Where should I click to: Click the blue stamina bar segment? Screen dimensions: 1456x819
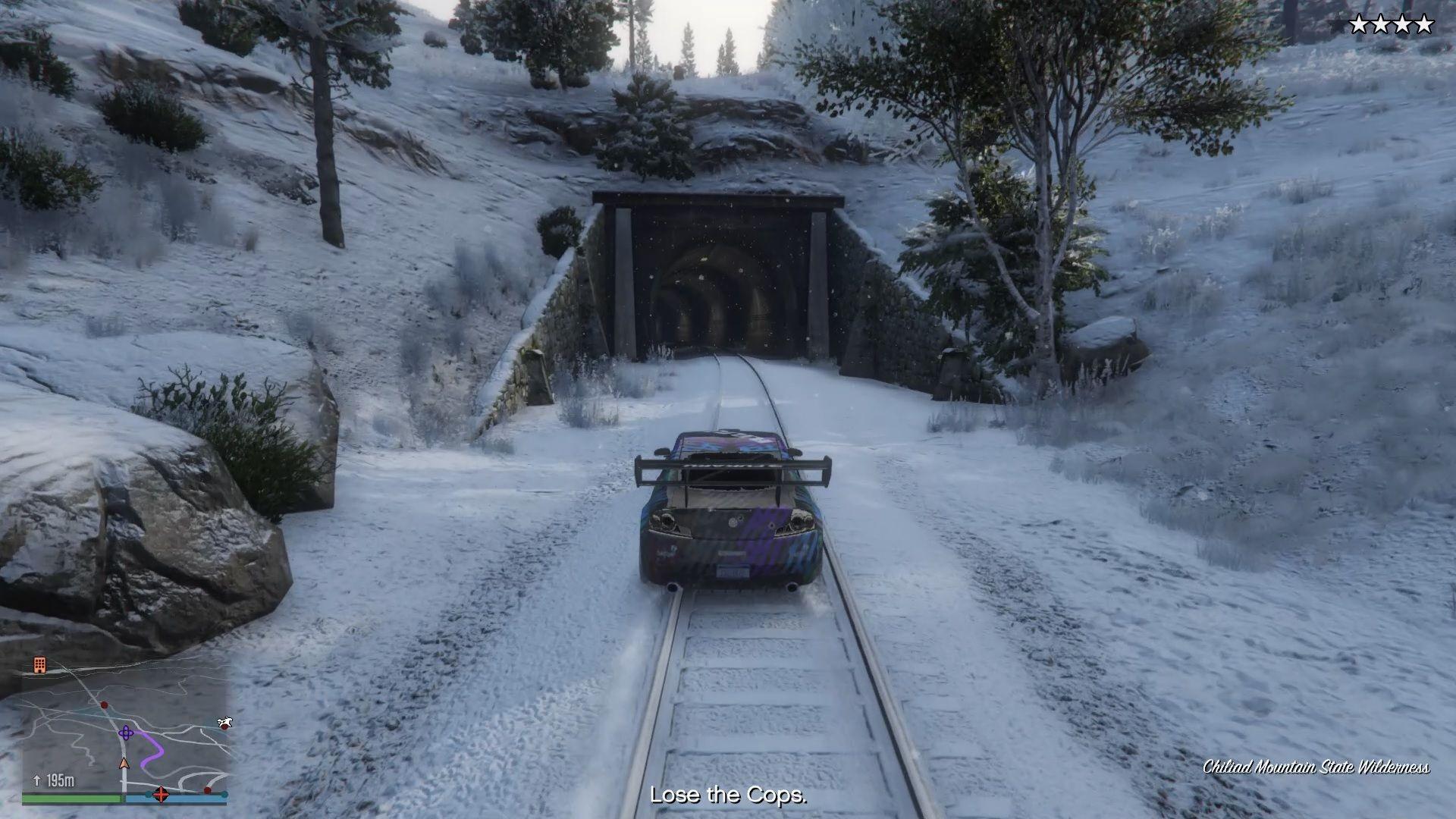coord(193,797)
